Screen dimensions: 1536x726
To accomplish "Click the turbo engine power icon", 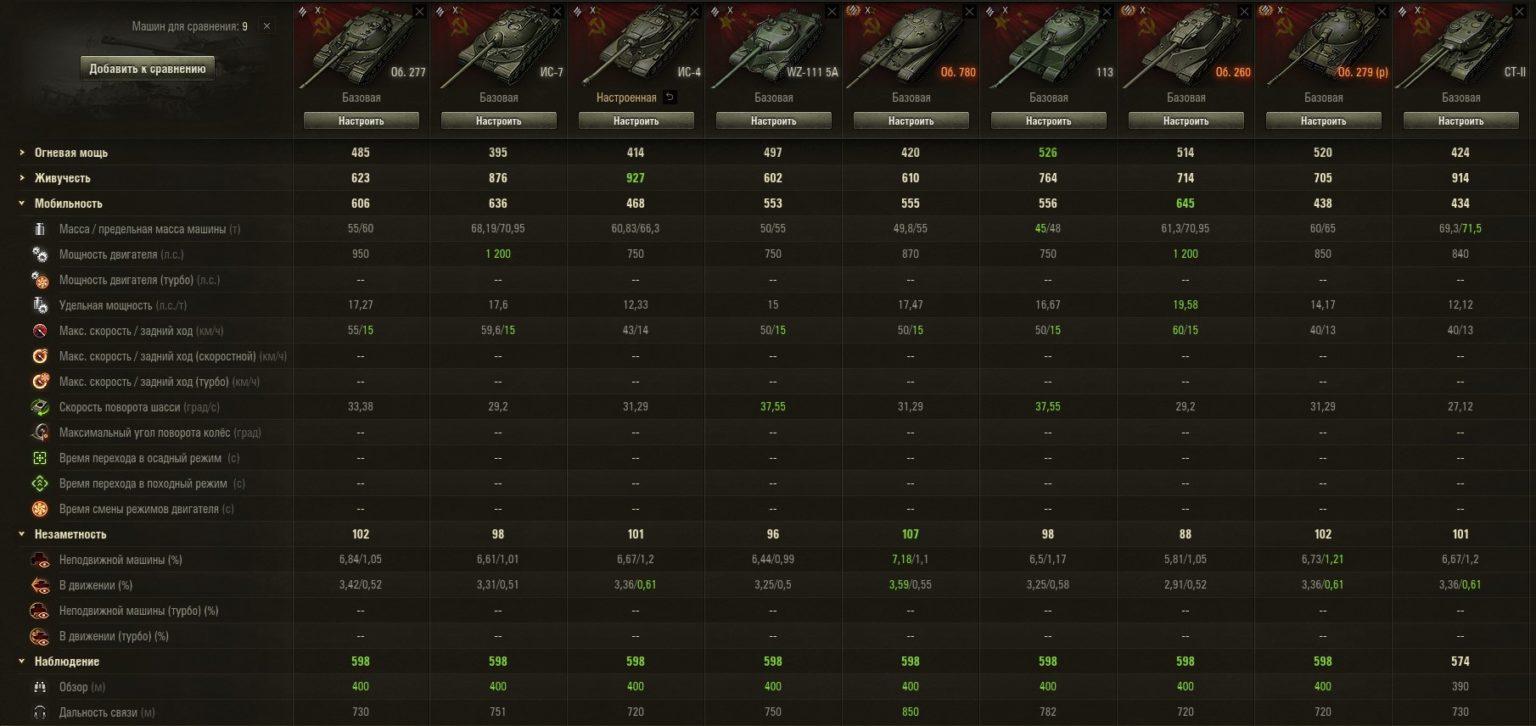I will pyautogui.click(x=40, y=279).
